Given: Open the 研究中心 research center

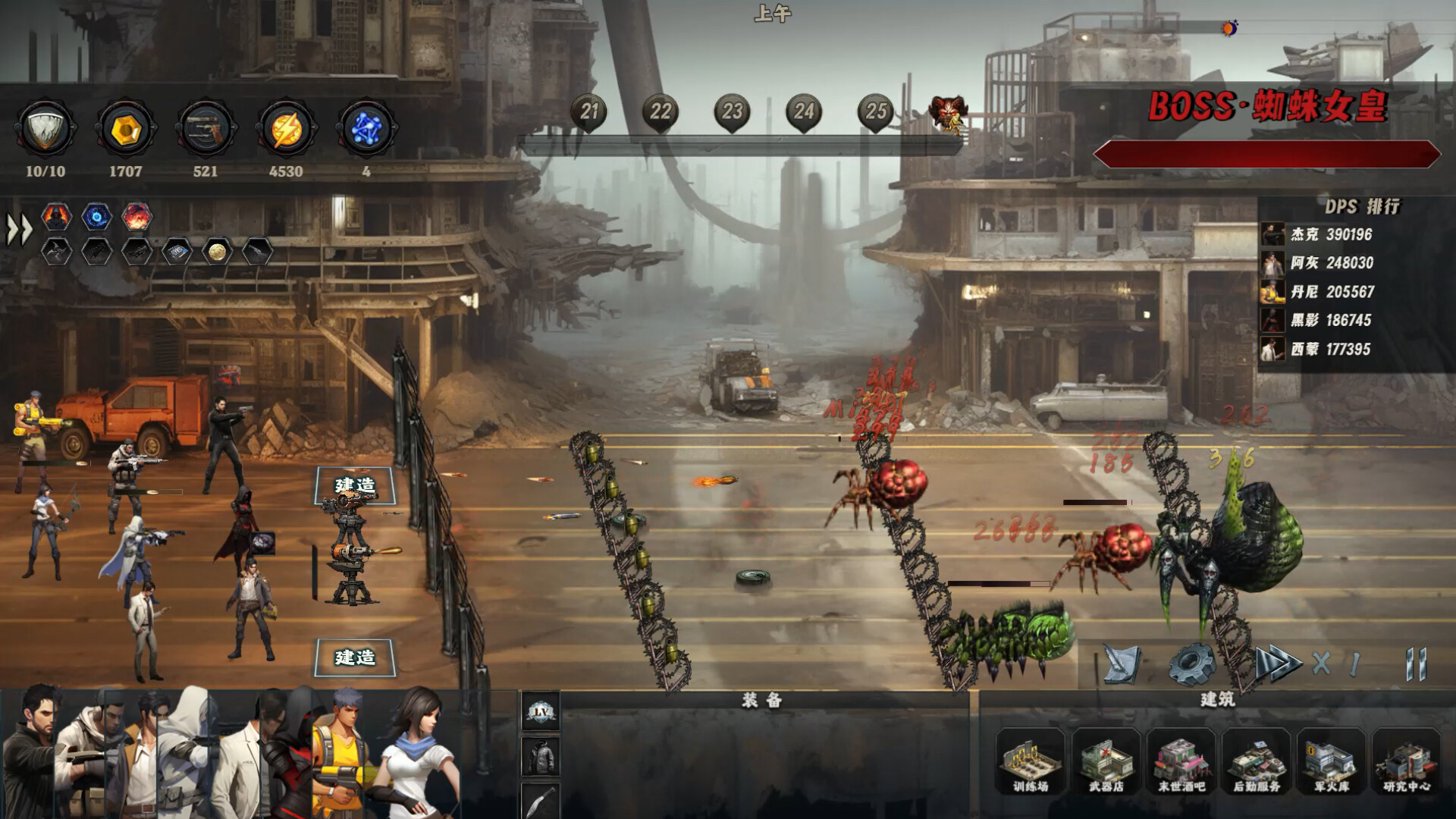Looking at the screenshot, I should pyautogui.click(x=1407, y=760).
